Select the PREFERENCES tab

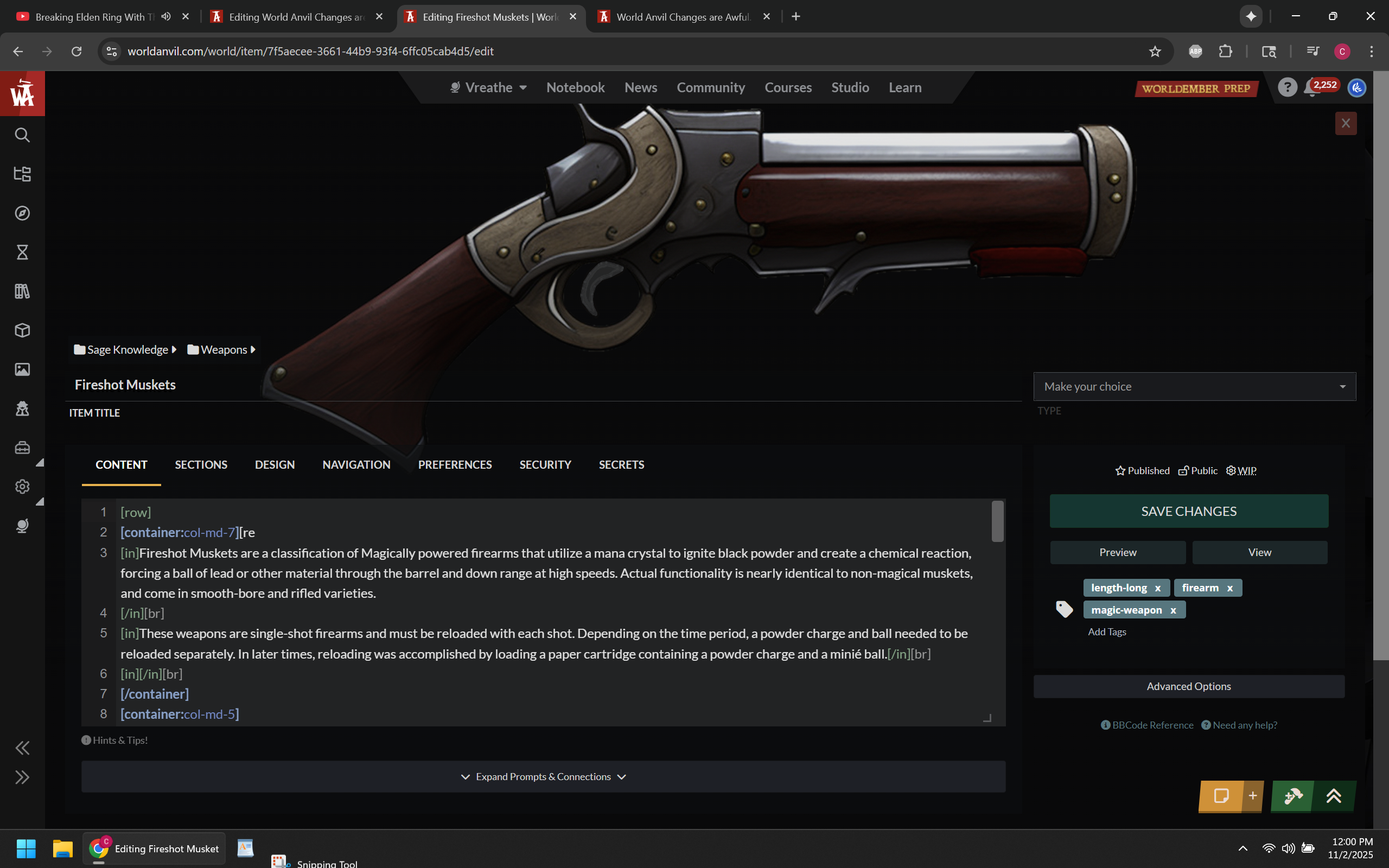pos(455,464)
